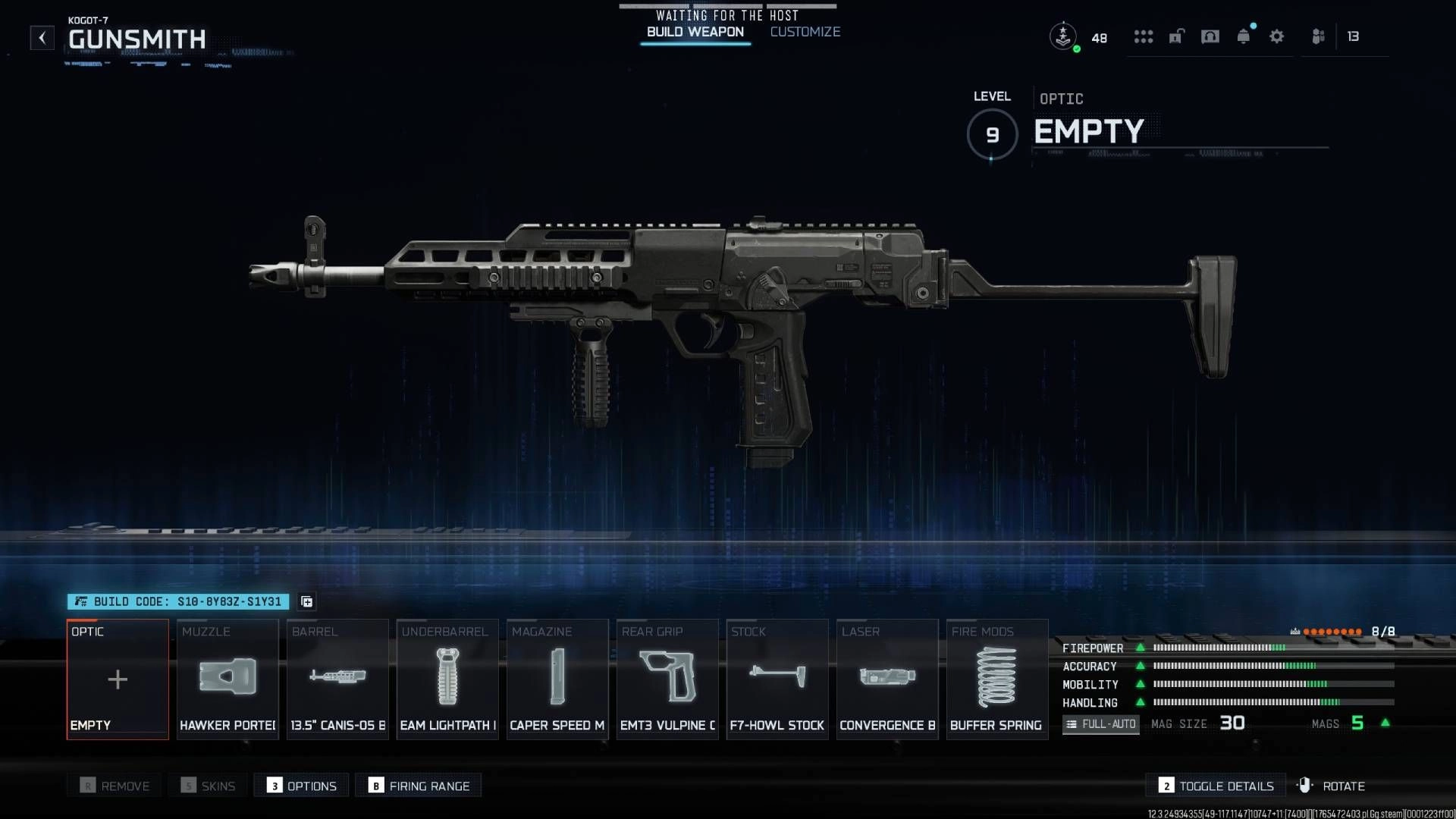This screenshot has height=819, width=1456.
Task: Click Toggle Details button
Action: click(1216, 786)
